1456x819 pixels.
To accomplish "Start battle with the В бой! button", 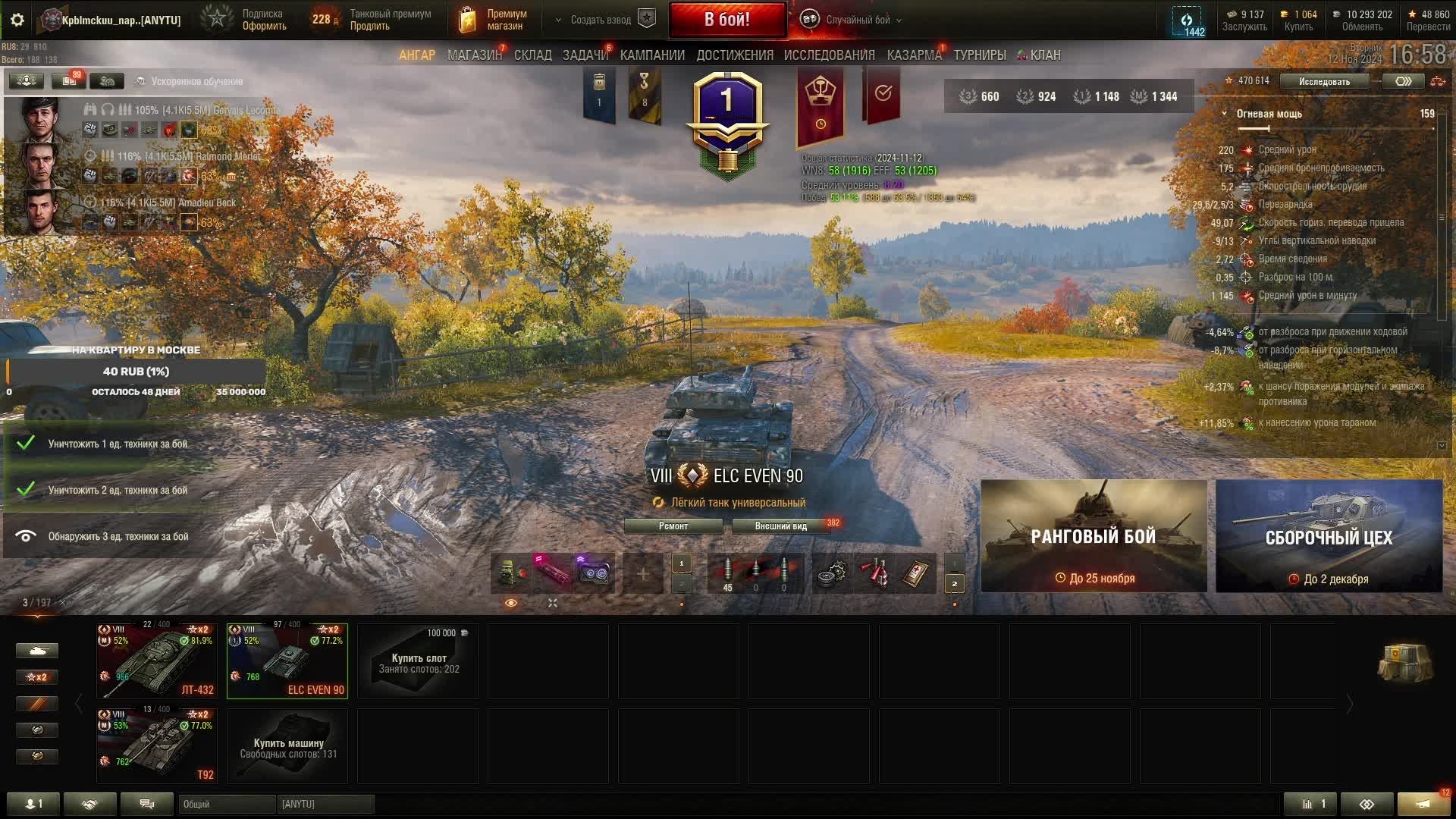I will (726, 20).
